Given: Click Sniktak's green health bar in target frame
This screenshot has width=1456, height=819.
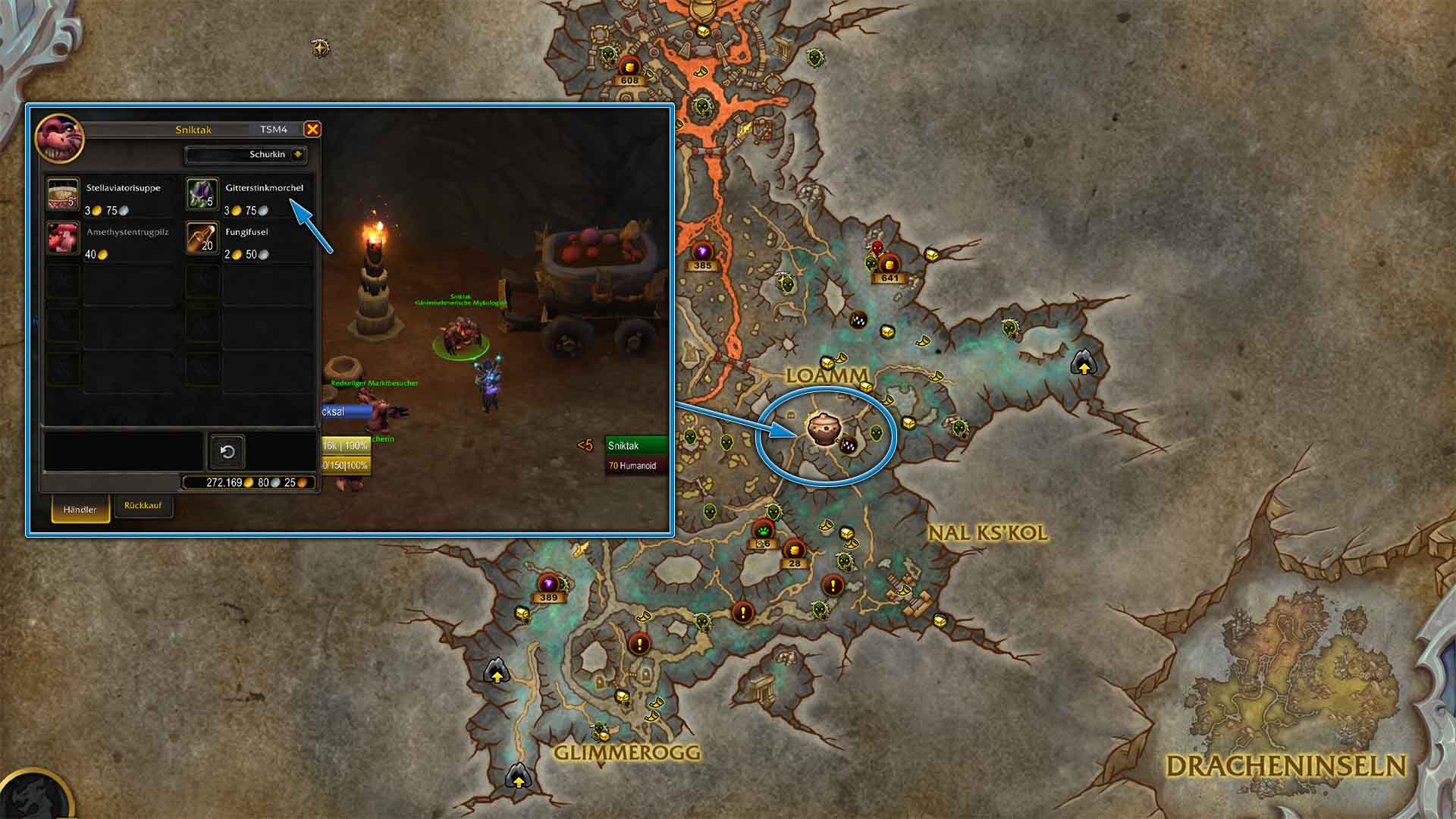Looking at the screenshot, I should coord(637,446).
